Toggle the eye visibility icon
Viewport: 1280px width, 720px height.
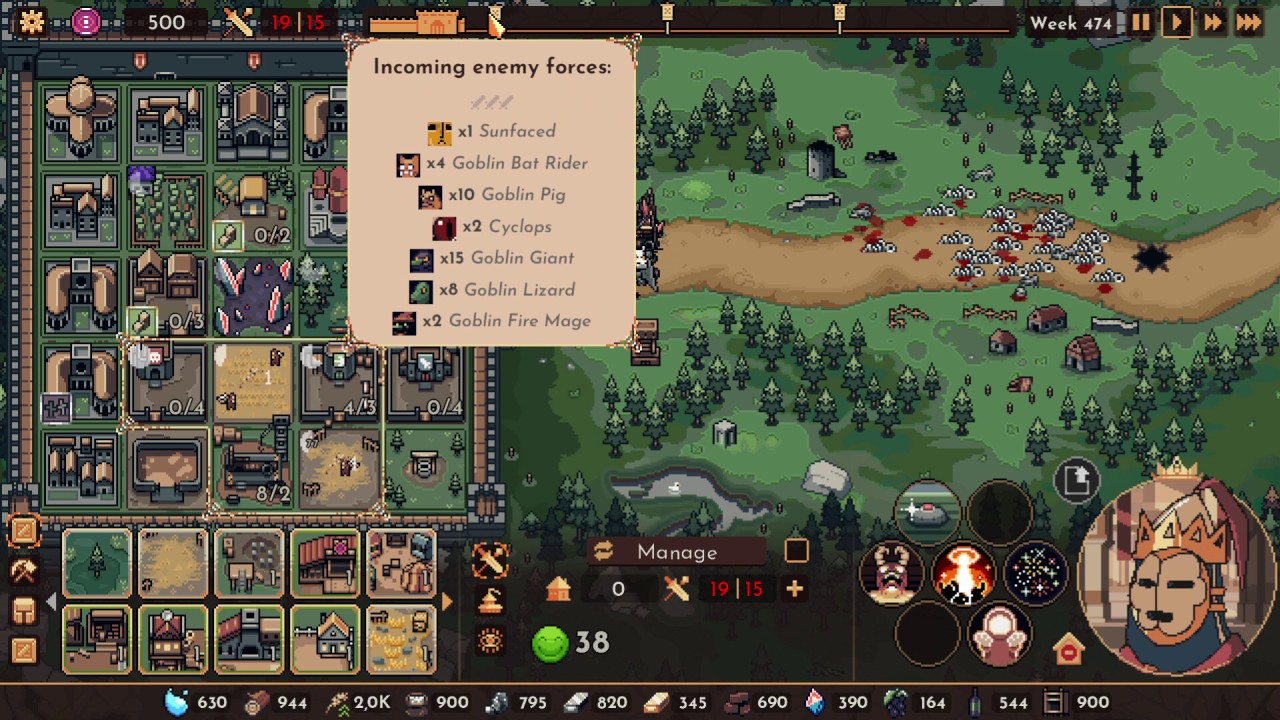click(x=490, y=641)
